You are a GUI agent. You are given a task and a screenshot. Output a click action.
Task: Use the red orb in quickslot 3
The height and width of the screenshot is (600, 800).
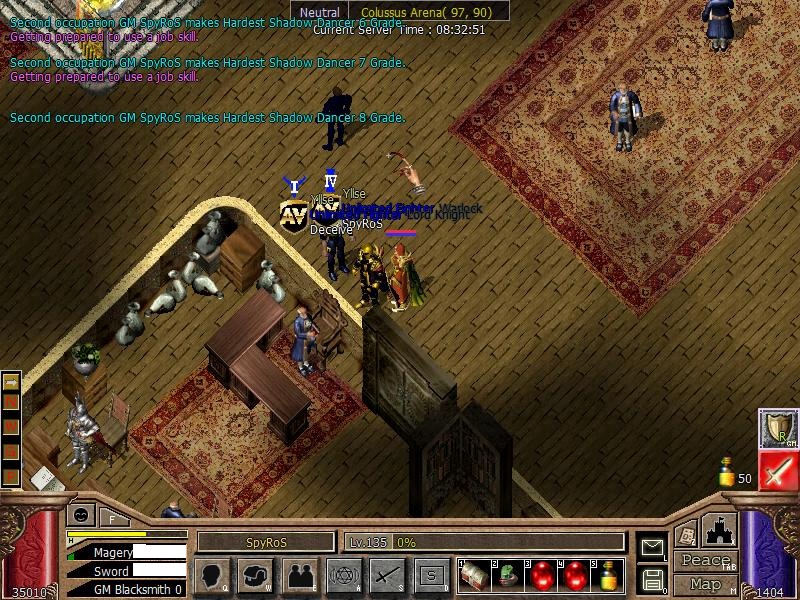[542, 576]
